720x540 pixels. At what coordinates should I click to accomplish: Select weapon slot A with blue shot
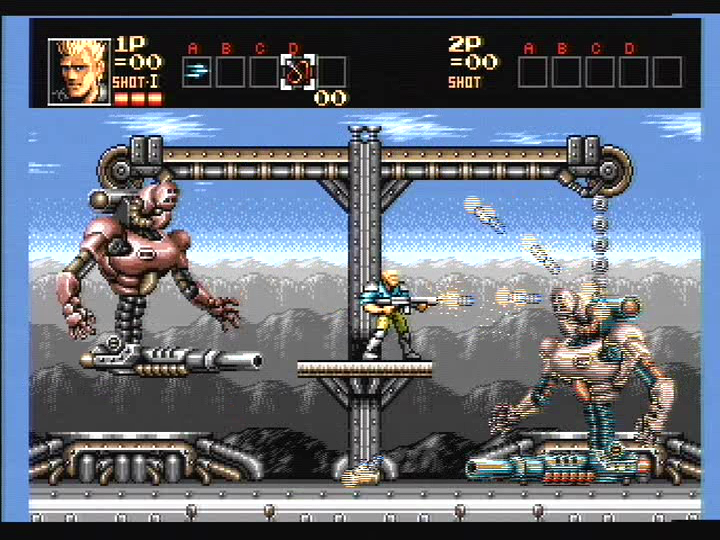click(x=197, y=71)
